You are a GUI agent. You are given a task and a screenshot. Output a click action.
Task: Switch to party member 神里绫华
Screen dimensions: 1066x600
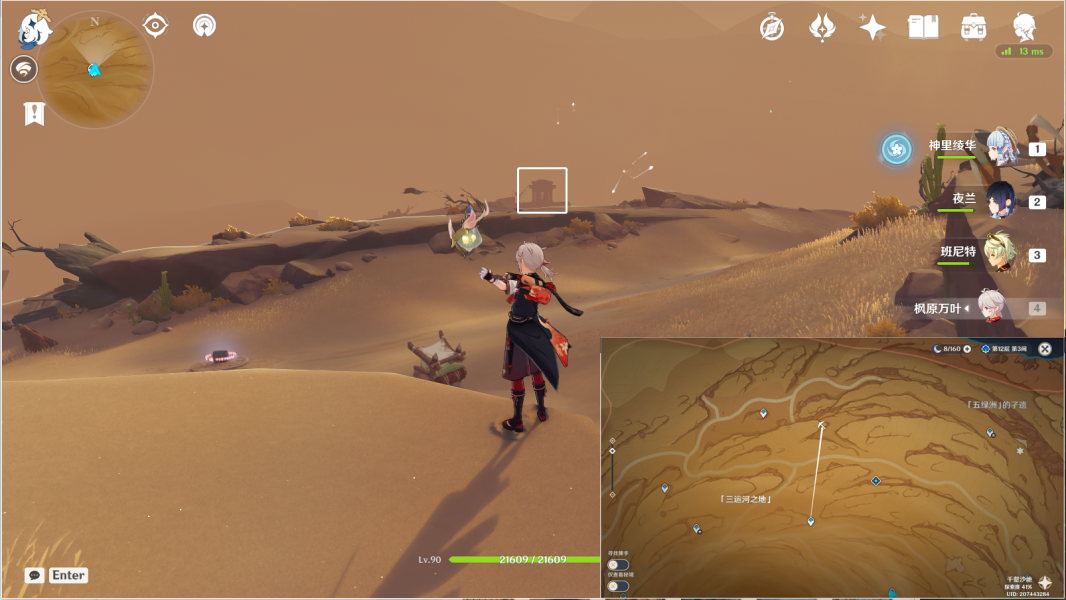[1000, 148]
